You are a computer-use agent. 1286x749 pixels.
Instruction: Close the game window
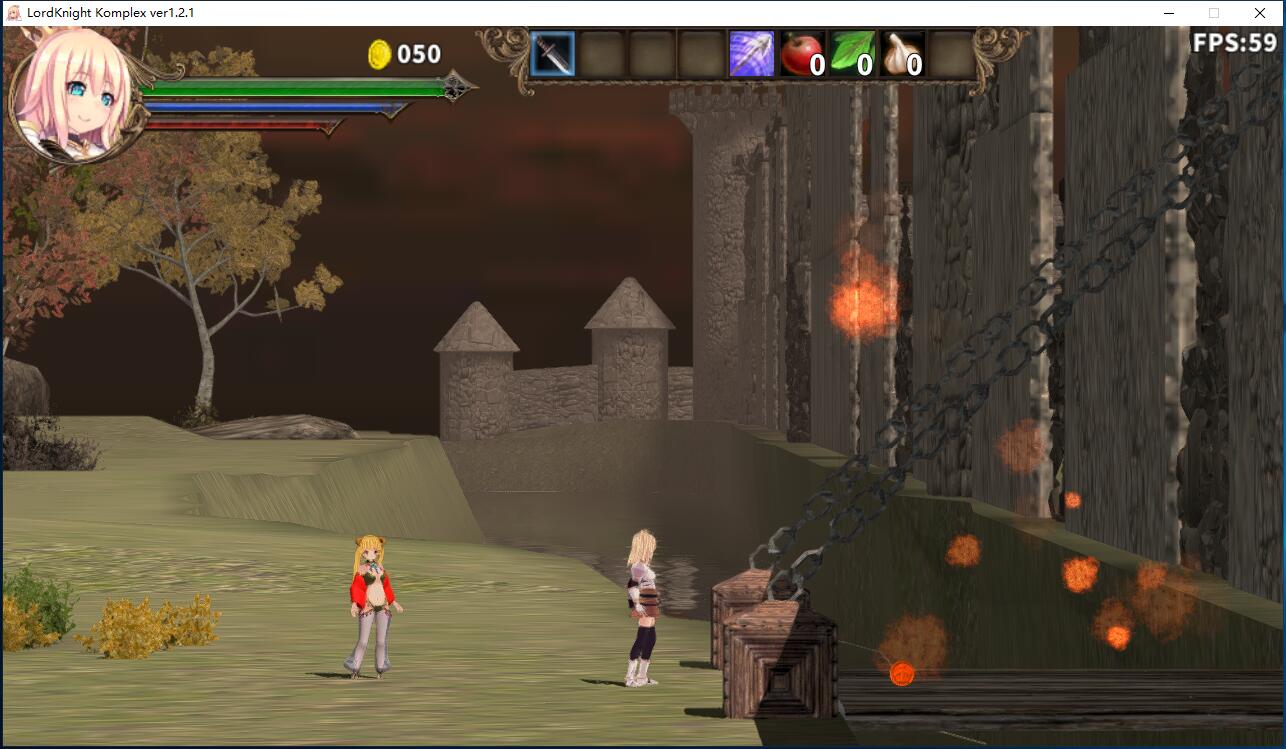pyautogui.click(x=1260, y=13)
